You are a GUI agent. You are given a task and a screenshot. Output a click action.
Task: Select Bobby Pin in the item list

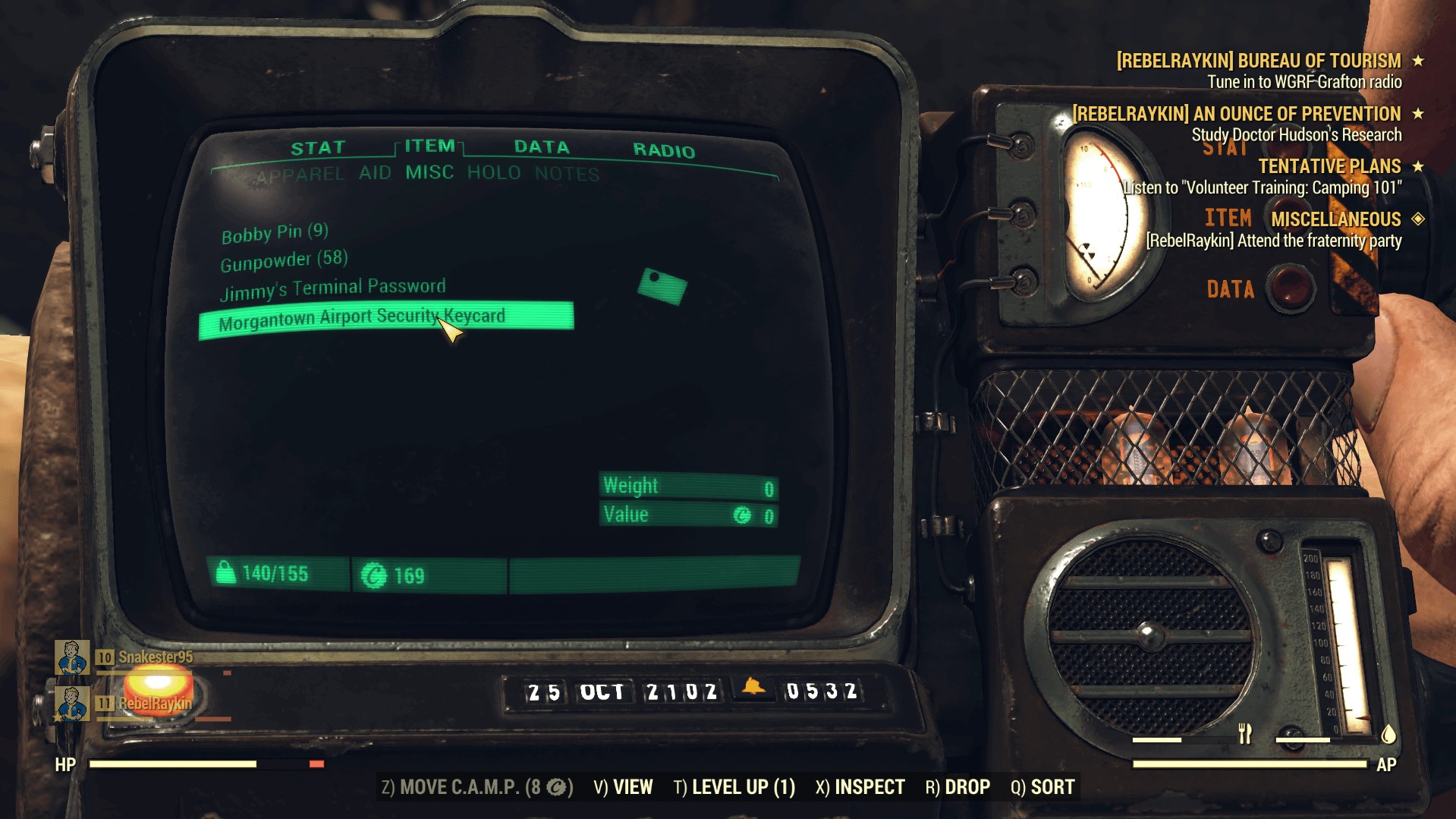coord(275,233)
